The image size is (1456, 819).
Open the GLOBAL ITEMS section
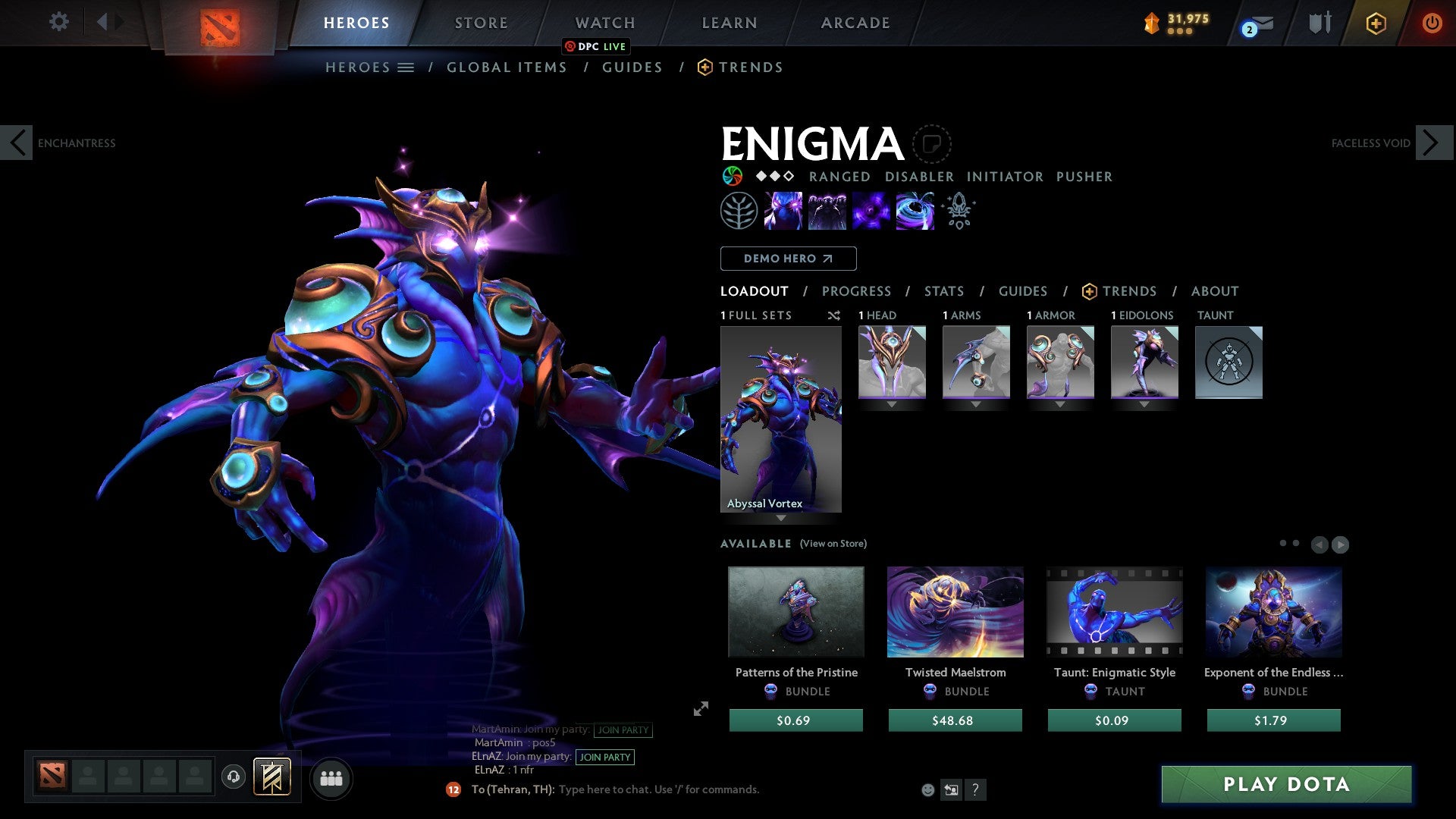(x=507, y=67)
